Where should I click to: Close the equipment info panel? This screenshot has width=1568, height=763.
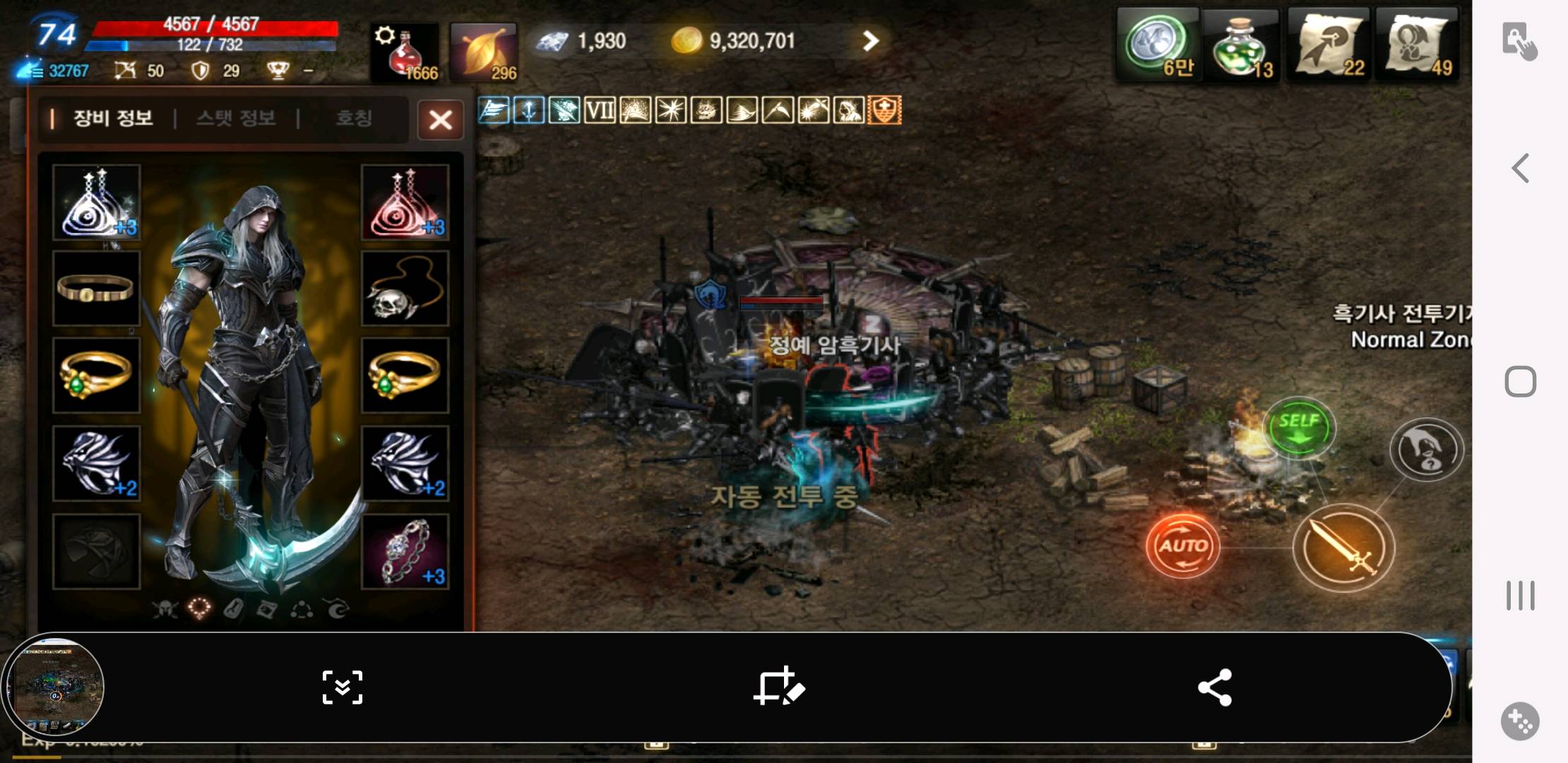(440, 119)
